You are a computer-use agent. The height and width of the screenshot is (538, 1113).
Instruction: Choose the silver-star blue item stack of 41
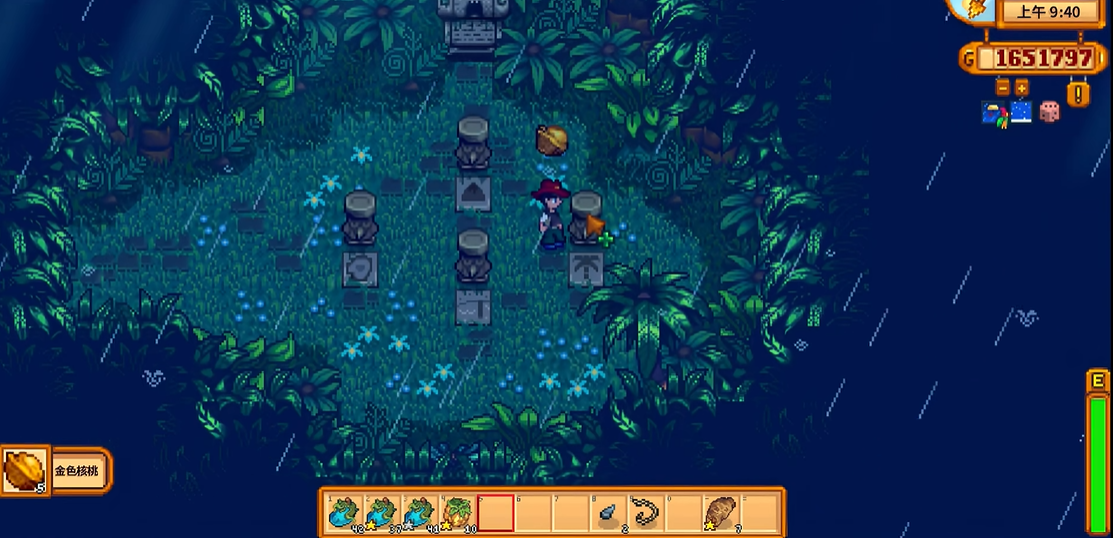tap(421, 513)
